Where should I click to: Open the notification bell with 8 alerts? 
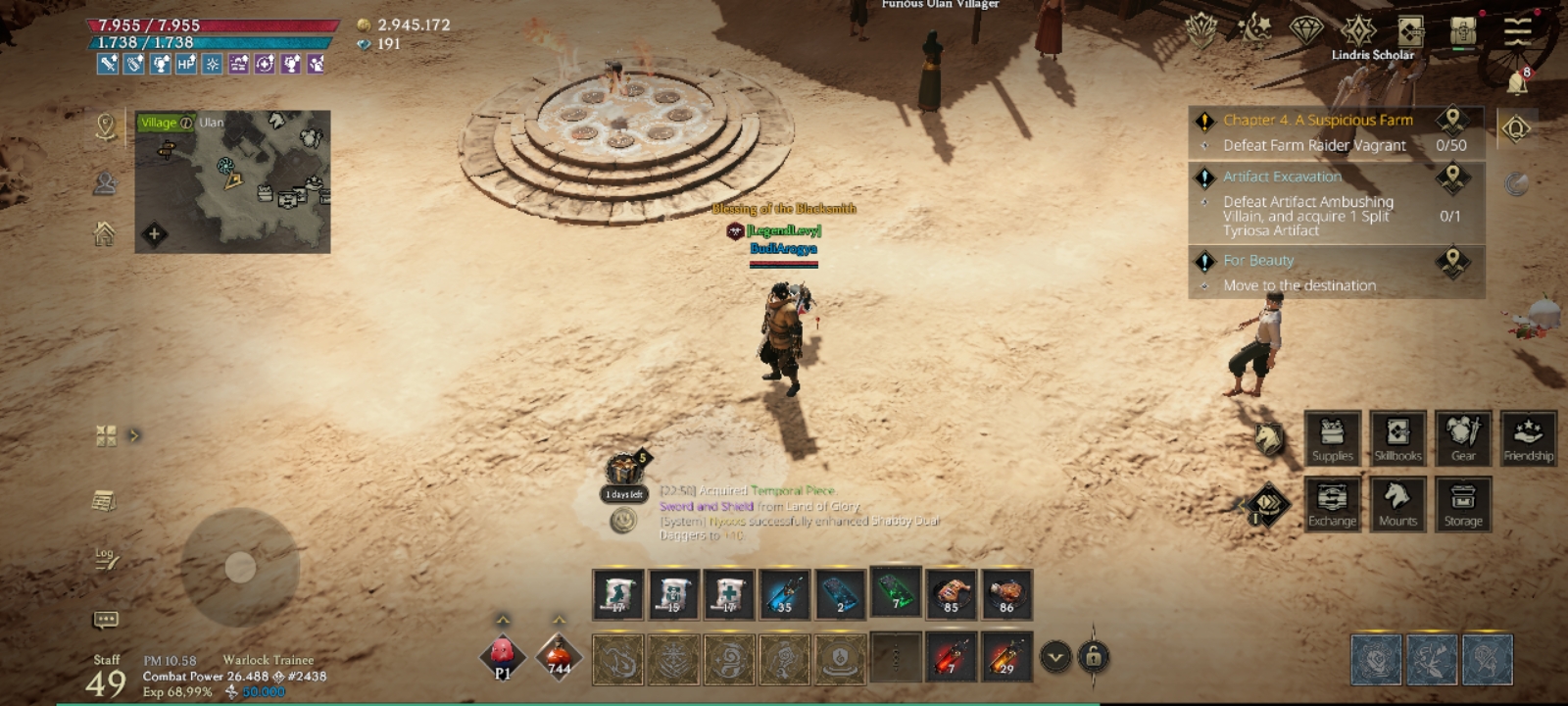coord(1517,83)
